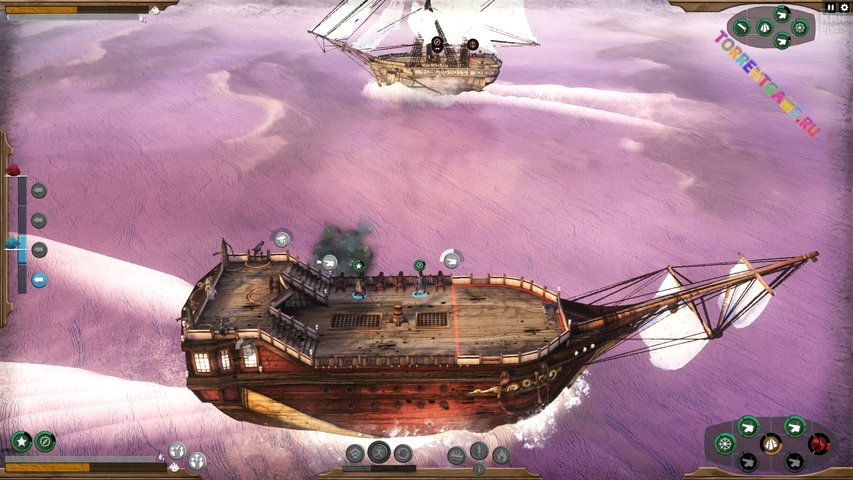The image size is (853, 480).
Task: Select the highlighted blue arrow on left panel
Action: [x=39, y=280]
